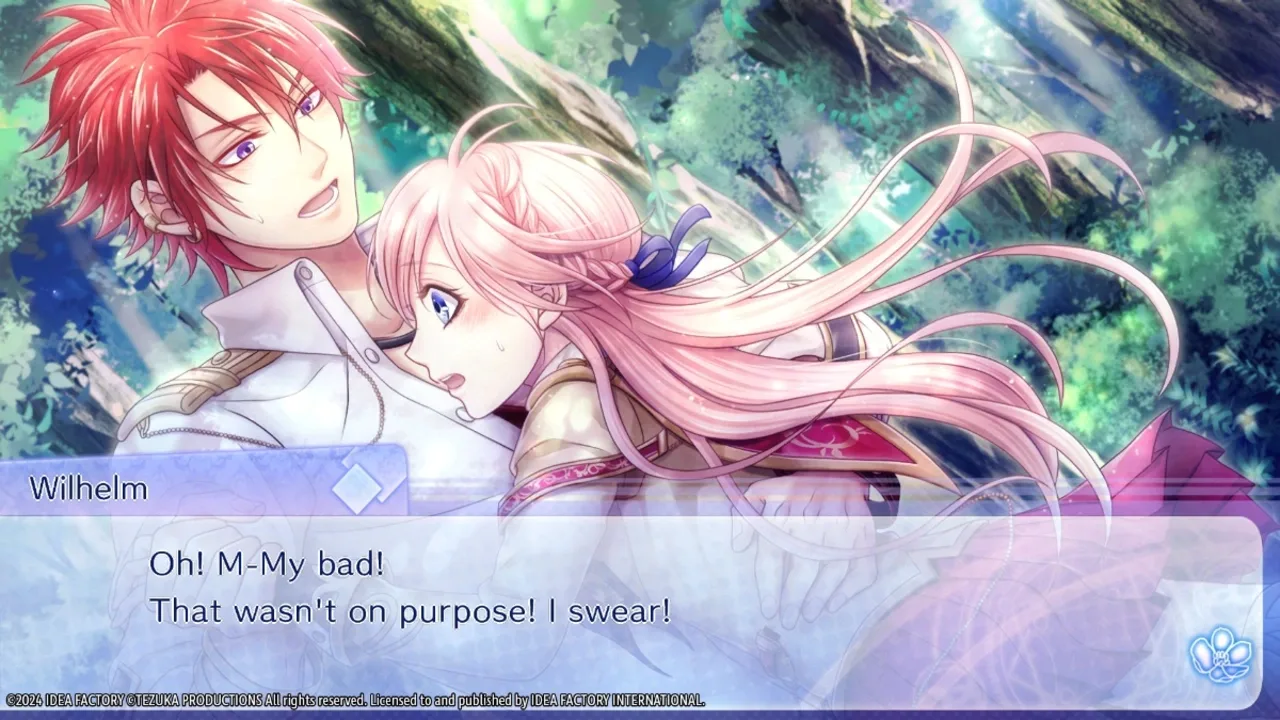Screen dimensions: 1280x720
Task: Click "That wasn't on purpose! I swear!" text
Action: 410,610
